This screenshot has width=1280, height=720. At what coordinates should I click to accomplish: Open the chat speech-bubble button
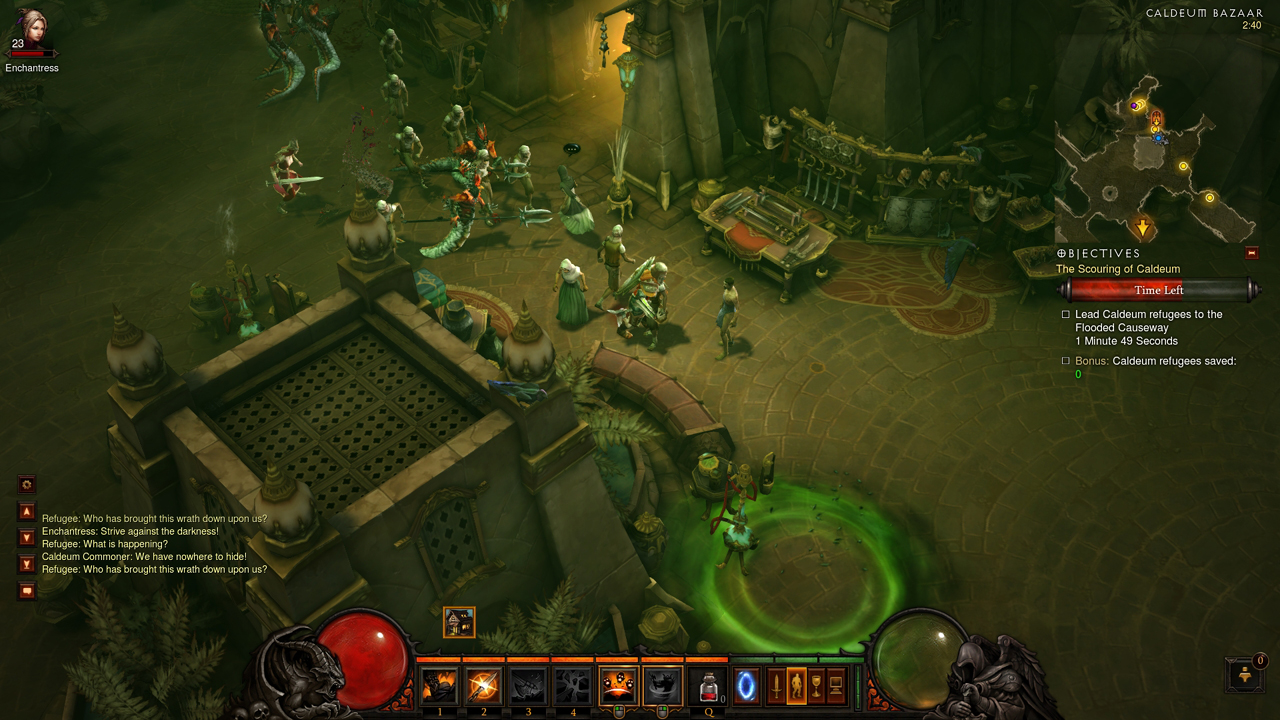(x=27, y=591)
